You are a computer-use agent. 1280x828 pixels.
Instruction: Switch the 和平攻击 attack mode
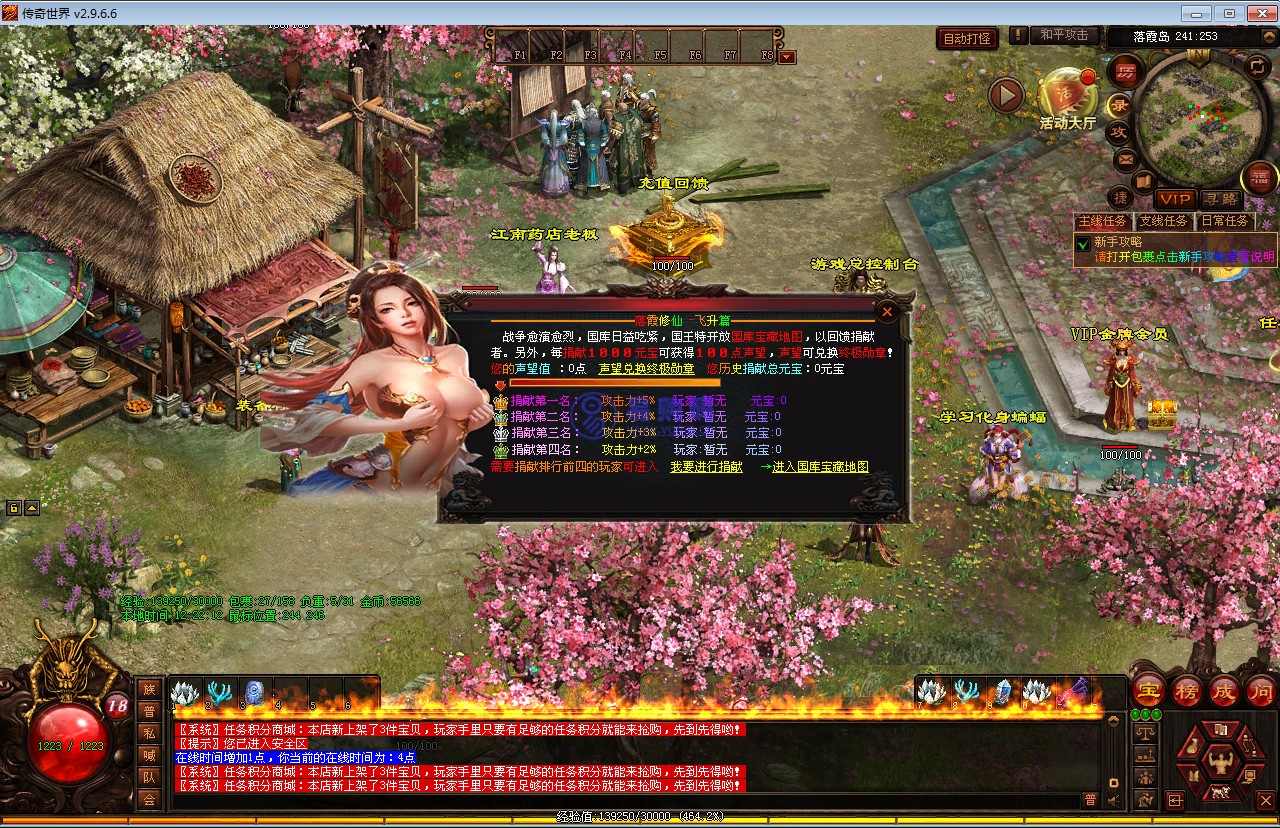click(1063, 35)
